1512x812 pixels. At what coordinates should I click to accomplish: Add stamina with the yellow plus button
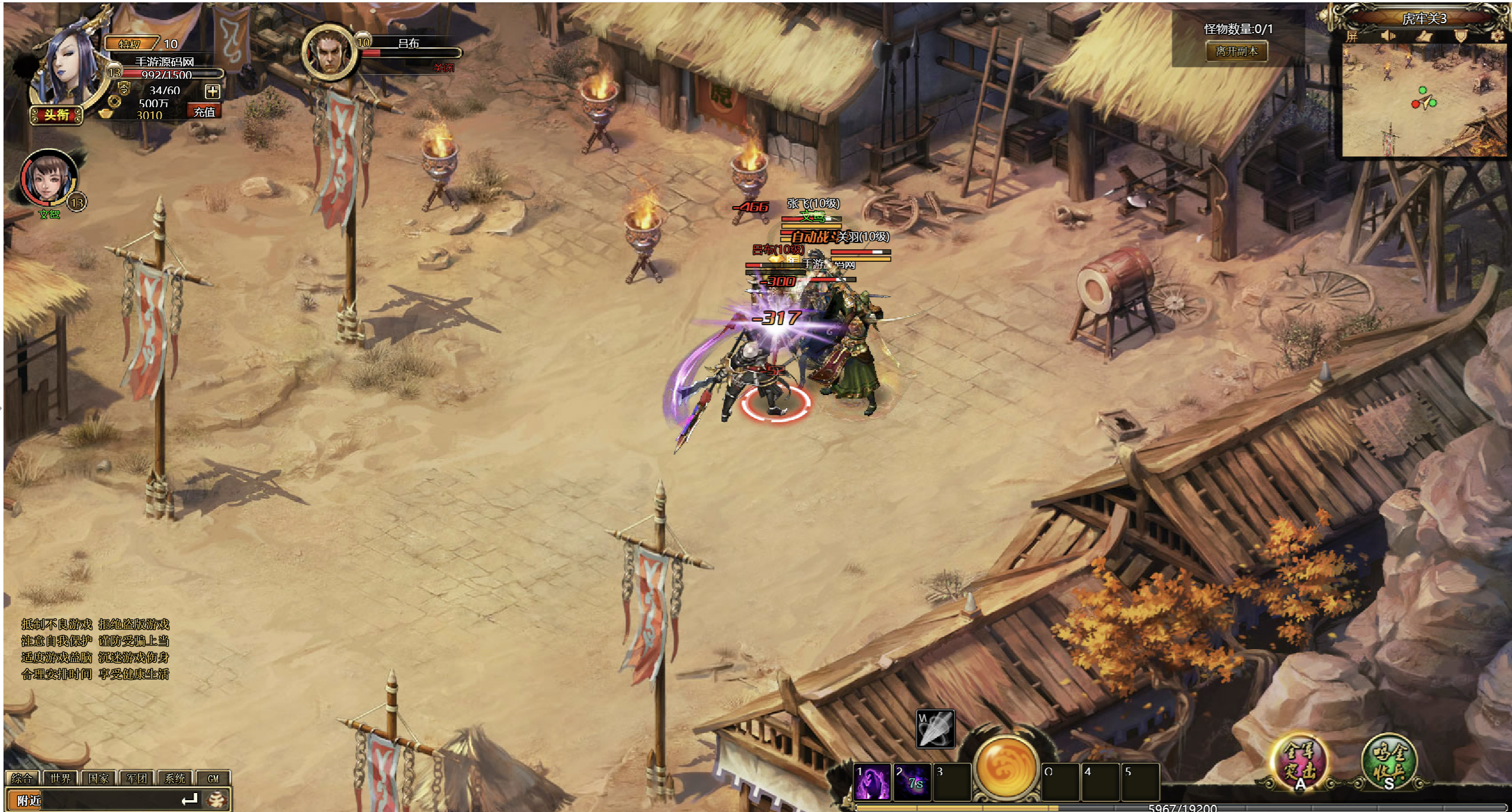212,91
